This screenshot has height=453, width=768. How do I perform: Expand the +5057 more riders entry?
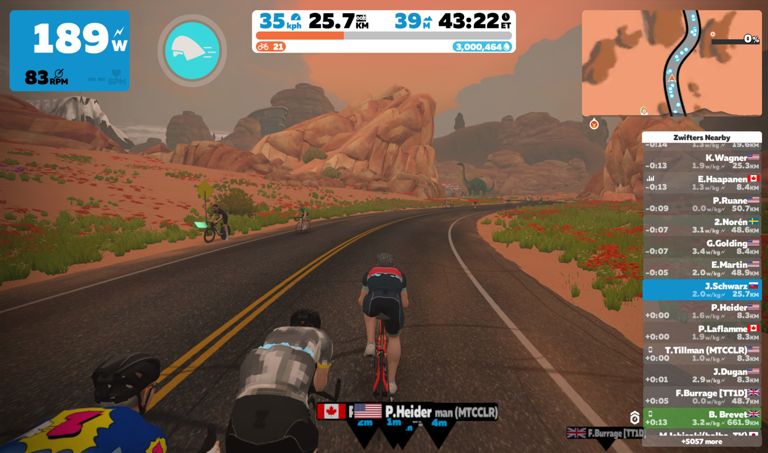(x=702, y=440)
